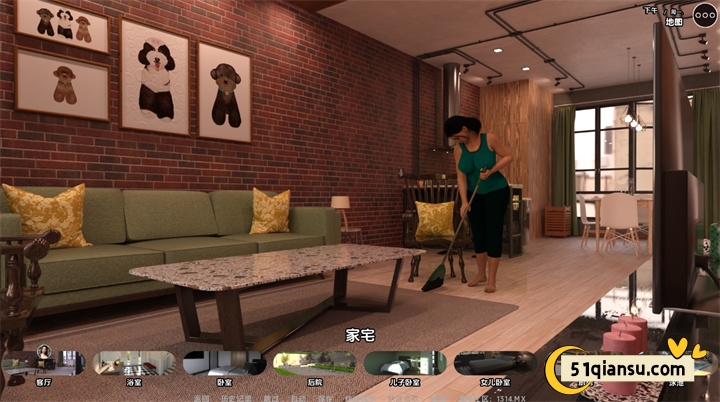Move to the 后院 backyard
The height and width of the screenshot is (402, 720).
tap(314, 364)
